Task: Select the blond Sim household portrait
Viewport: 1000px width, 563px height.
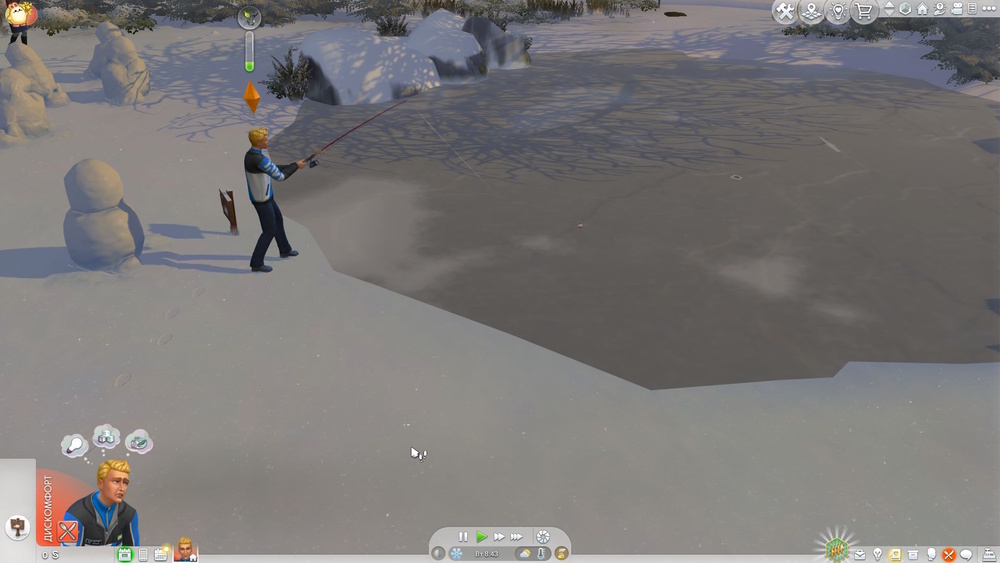Action: pyautogui.click(x=186, y=549)
